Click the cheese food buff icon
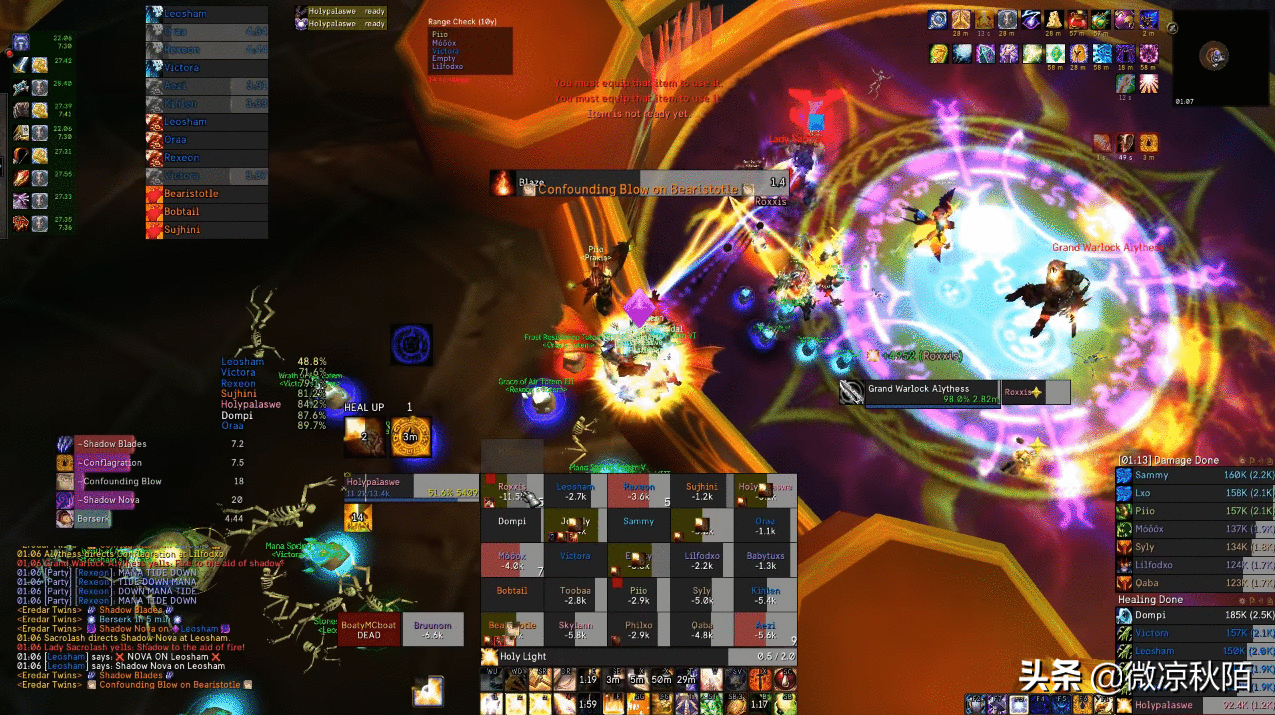 [x=1053, y=19]
